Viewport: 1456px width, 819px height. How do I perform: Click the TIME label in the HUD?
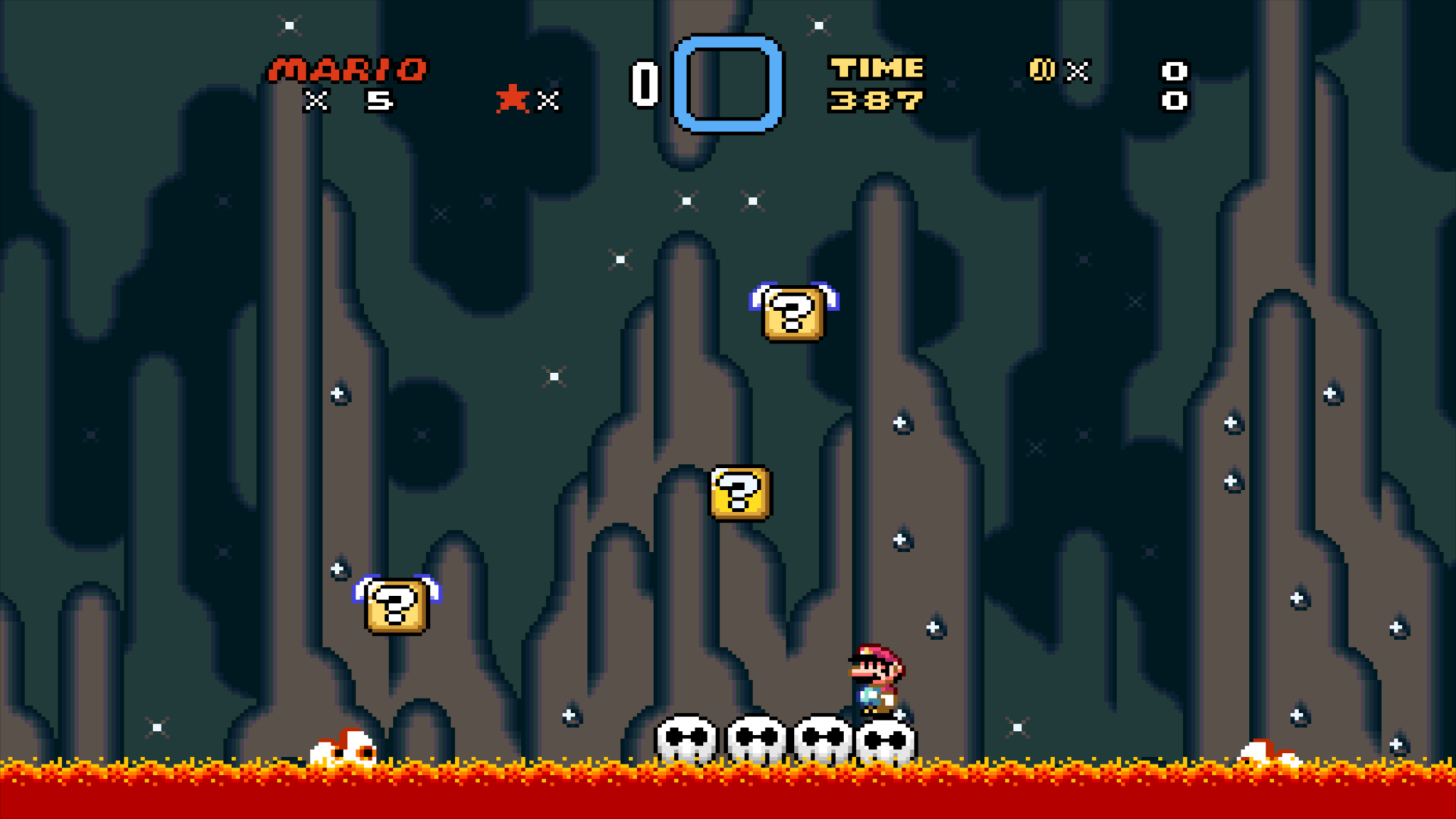click(877, 70)
